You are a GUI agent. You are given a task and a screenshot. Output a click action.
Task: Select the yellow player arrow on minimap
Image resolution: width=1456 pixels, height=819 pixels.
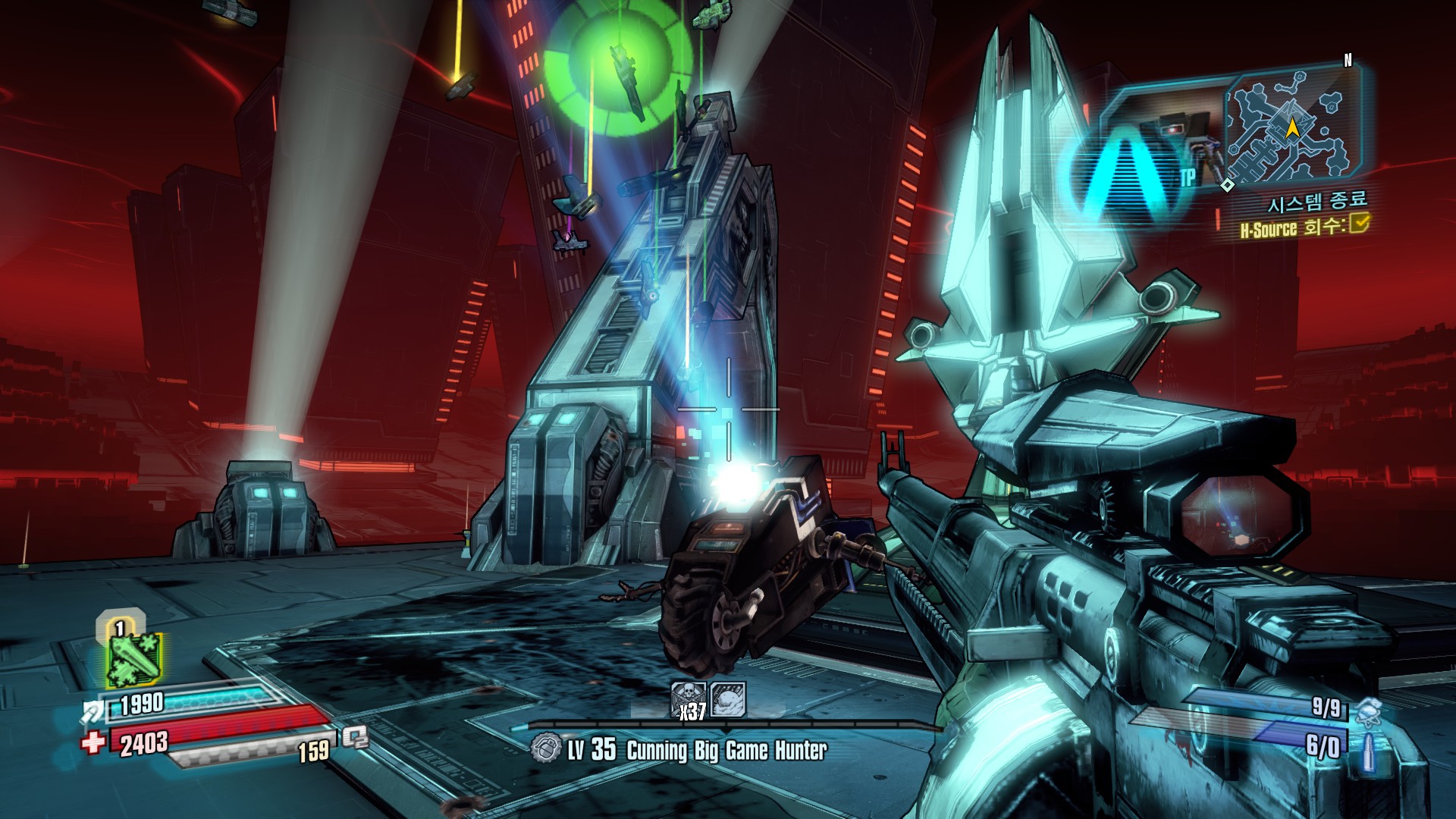coord(1291,127)
